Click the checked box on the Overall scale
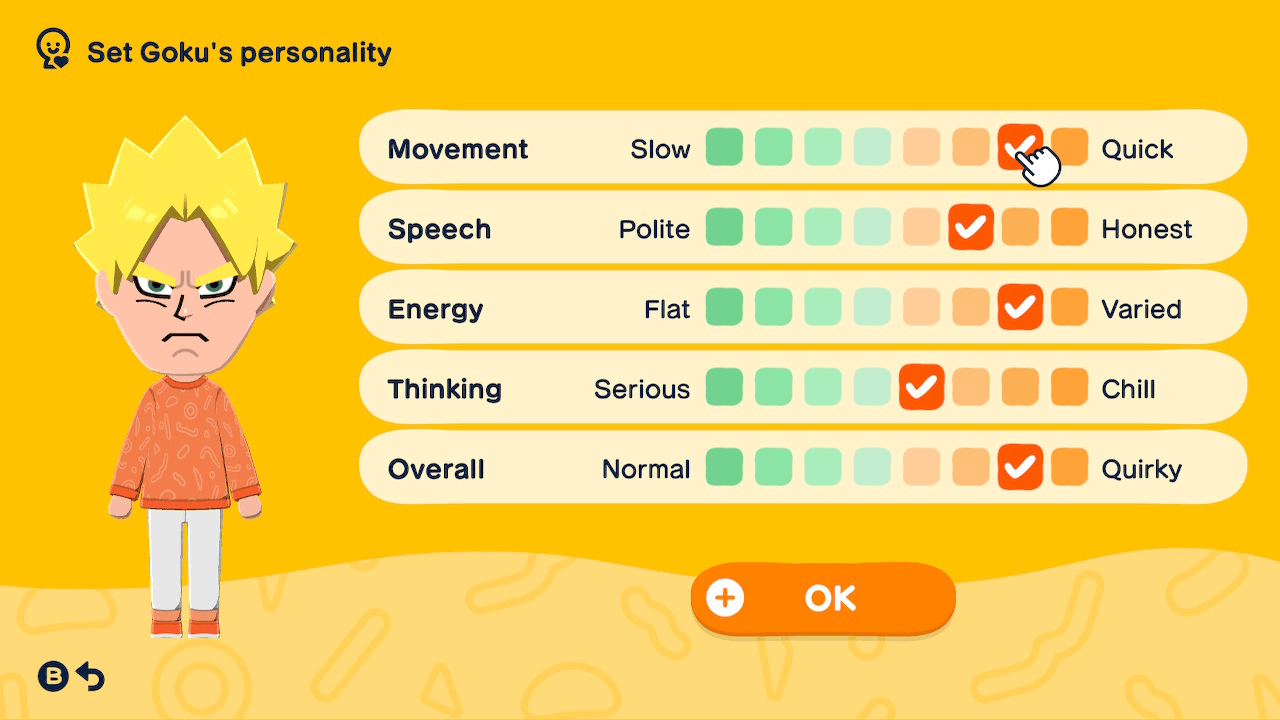 tap(1021, 467)
